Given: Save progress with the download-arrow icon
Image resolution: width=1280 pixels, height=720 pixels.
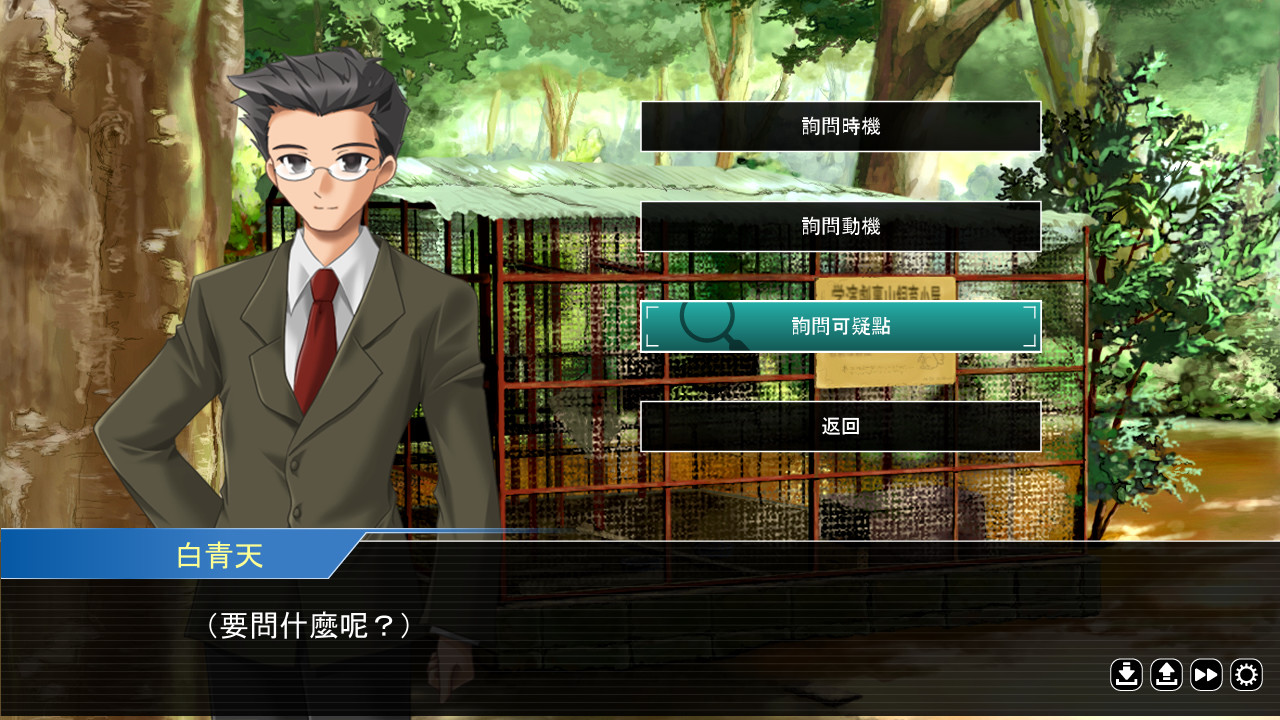Looking at the screenshot, I should 1126,675.
